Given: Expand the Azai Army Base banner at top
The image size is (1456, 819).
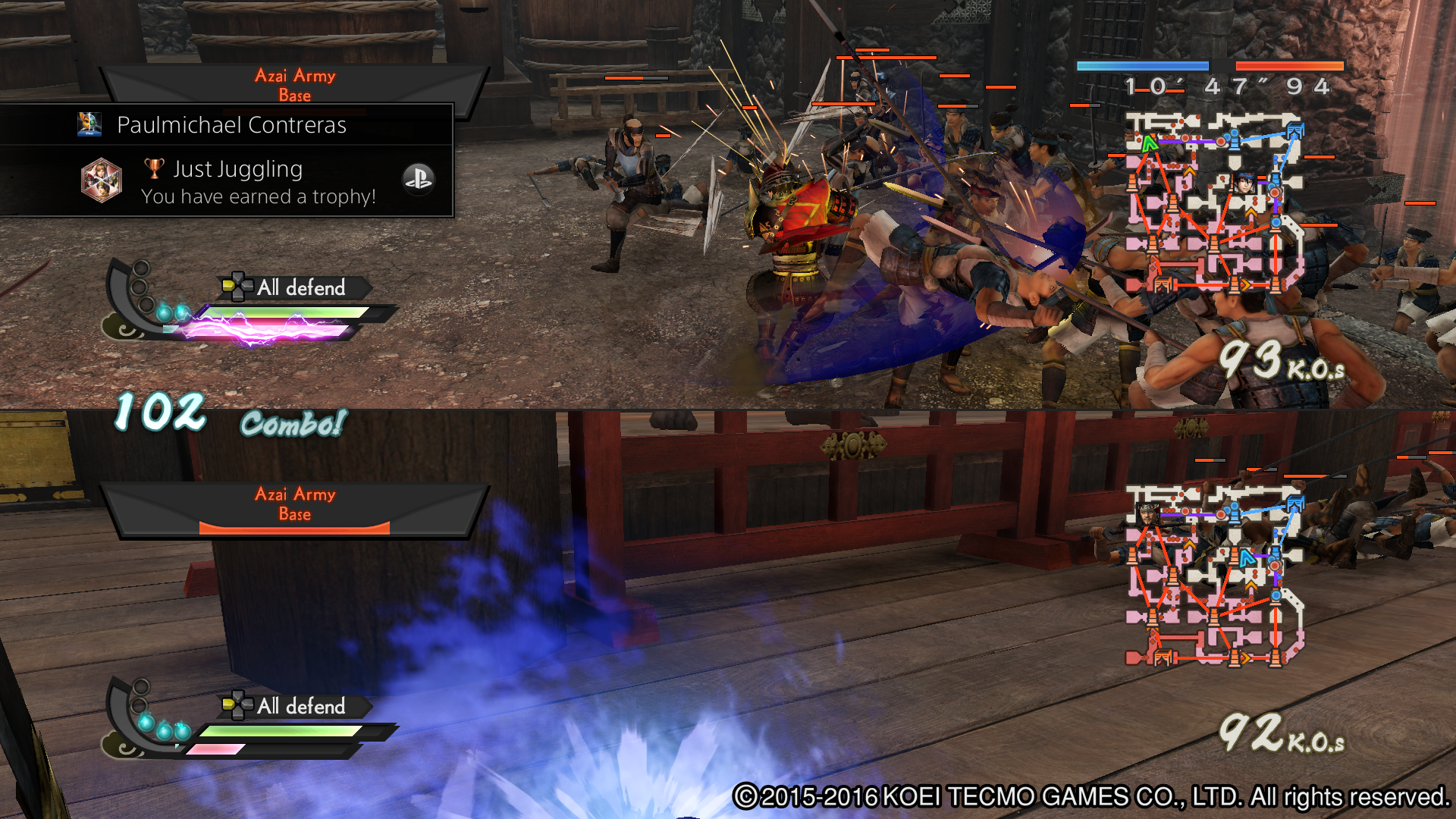Looking at the screenshot, I should tap(294, 83).
